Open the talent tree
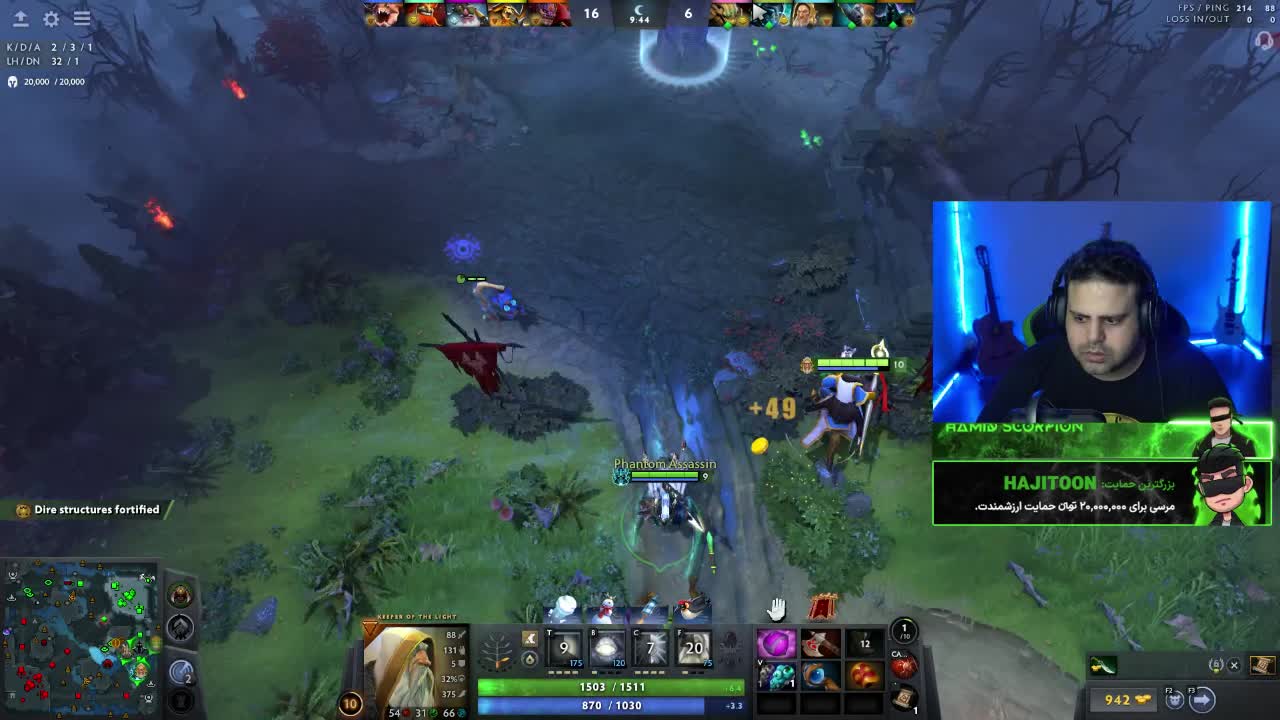 (497, 654)
